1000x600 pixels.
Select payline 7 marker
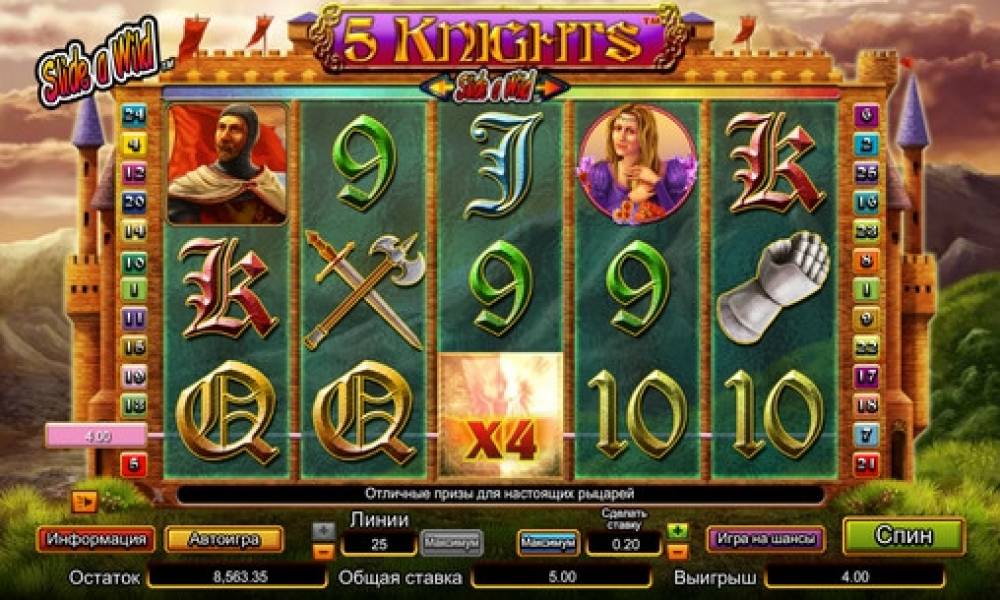(x=866, y=435)
